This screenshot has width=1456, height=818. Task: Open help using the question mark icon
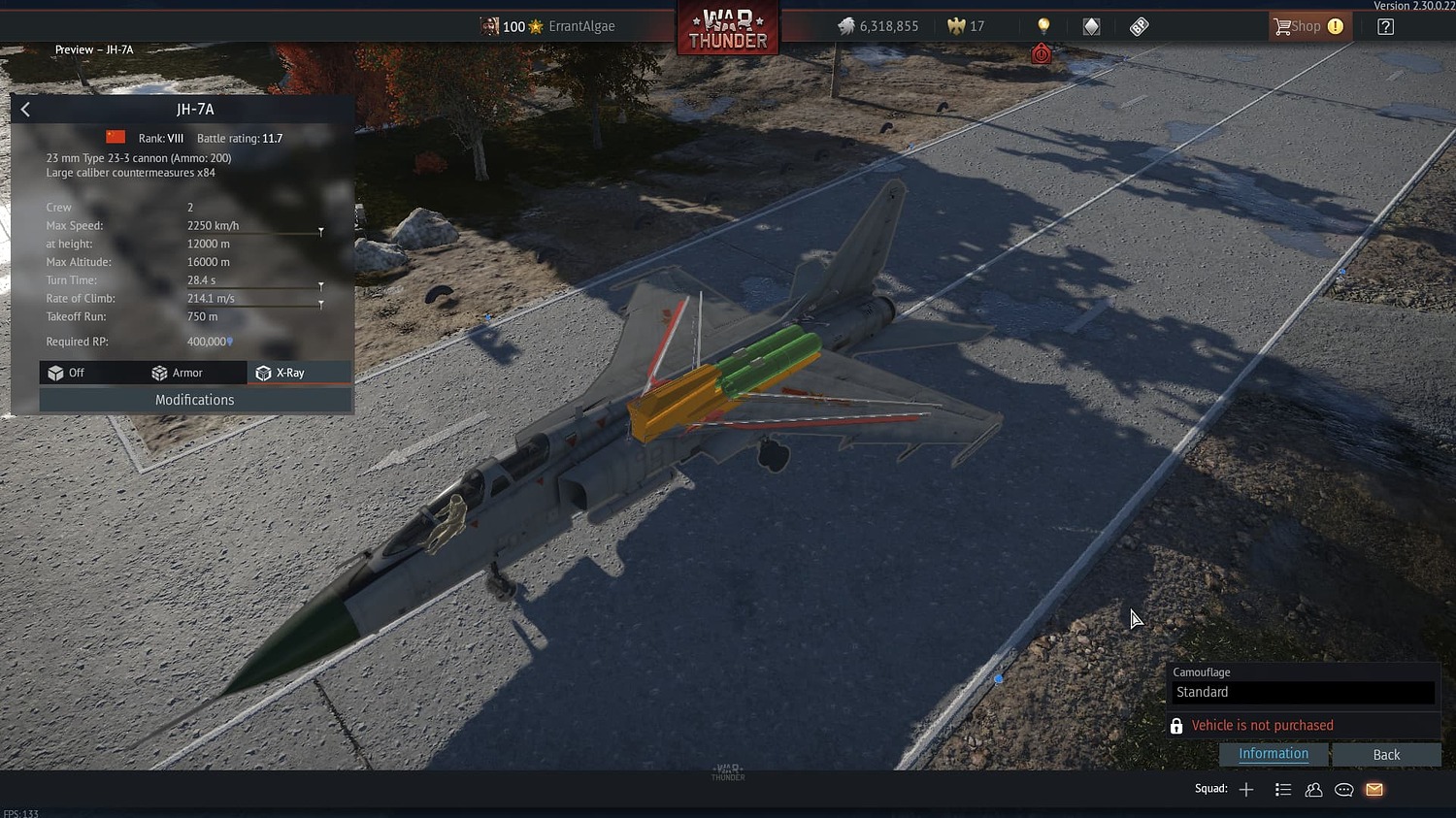(1385, 26)
